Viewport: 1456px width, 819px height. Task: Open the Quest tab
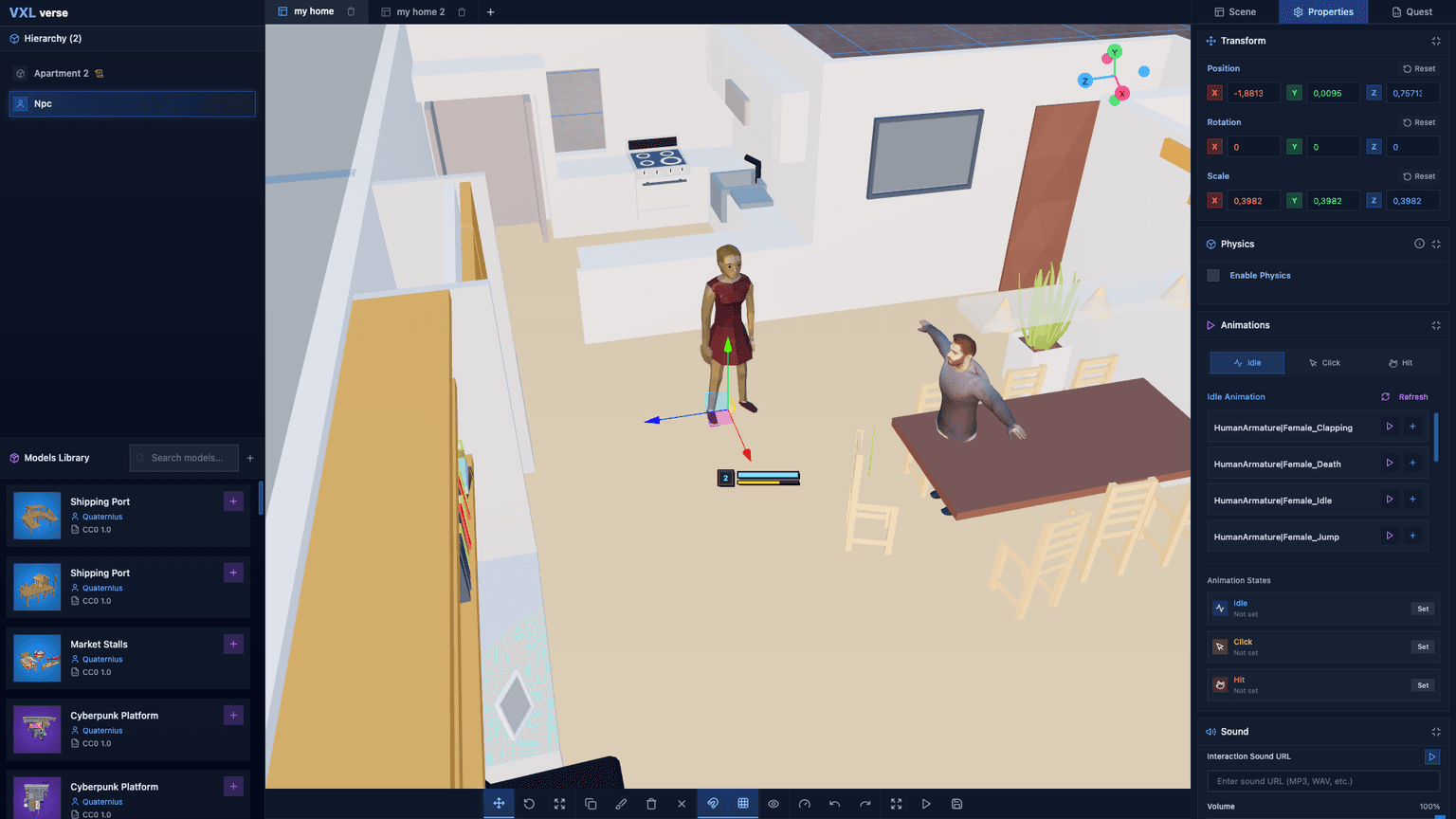(x=1411, y=12)
